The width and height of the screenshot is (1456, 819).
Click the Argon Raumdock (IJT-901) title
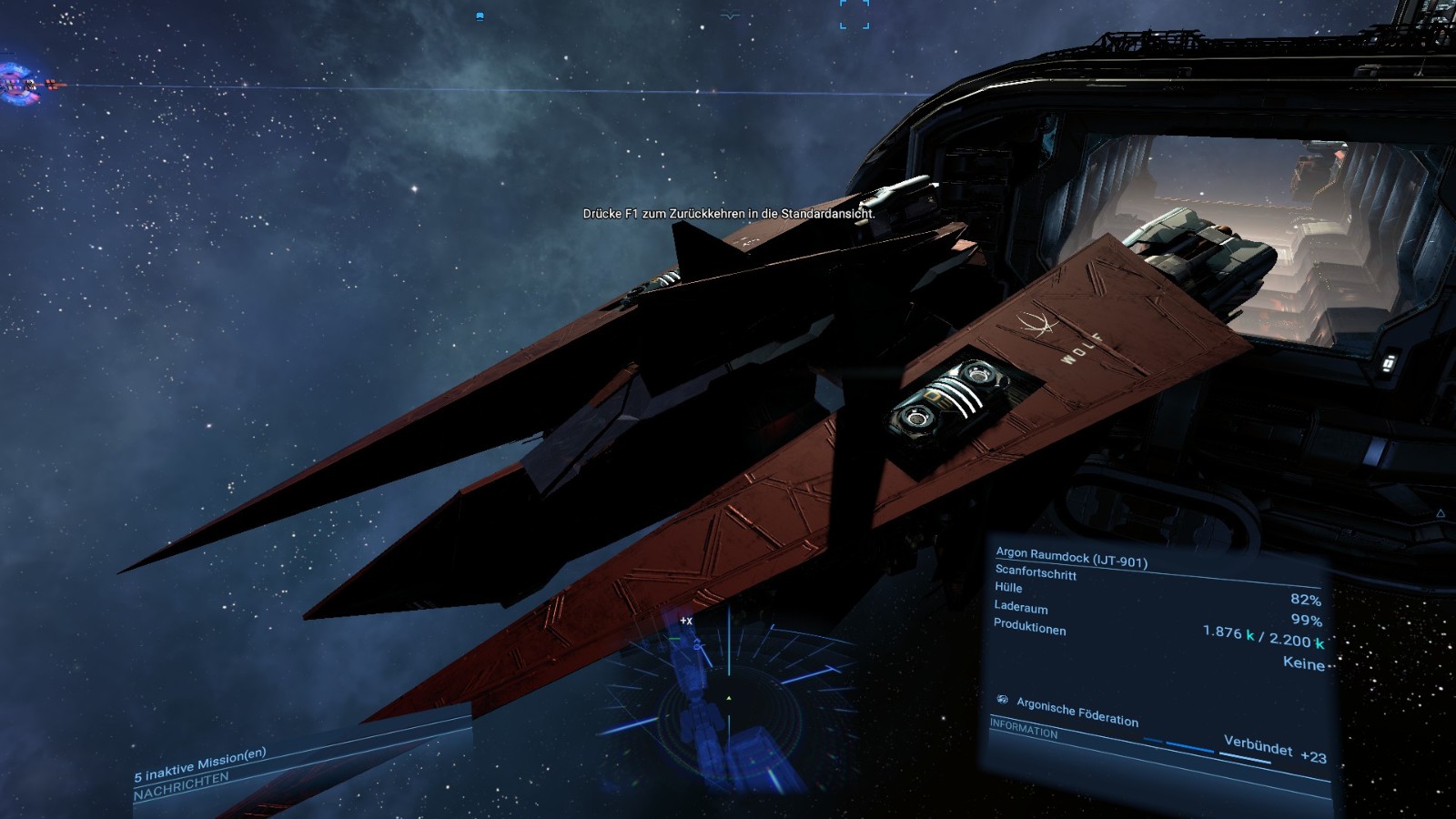1073,557
